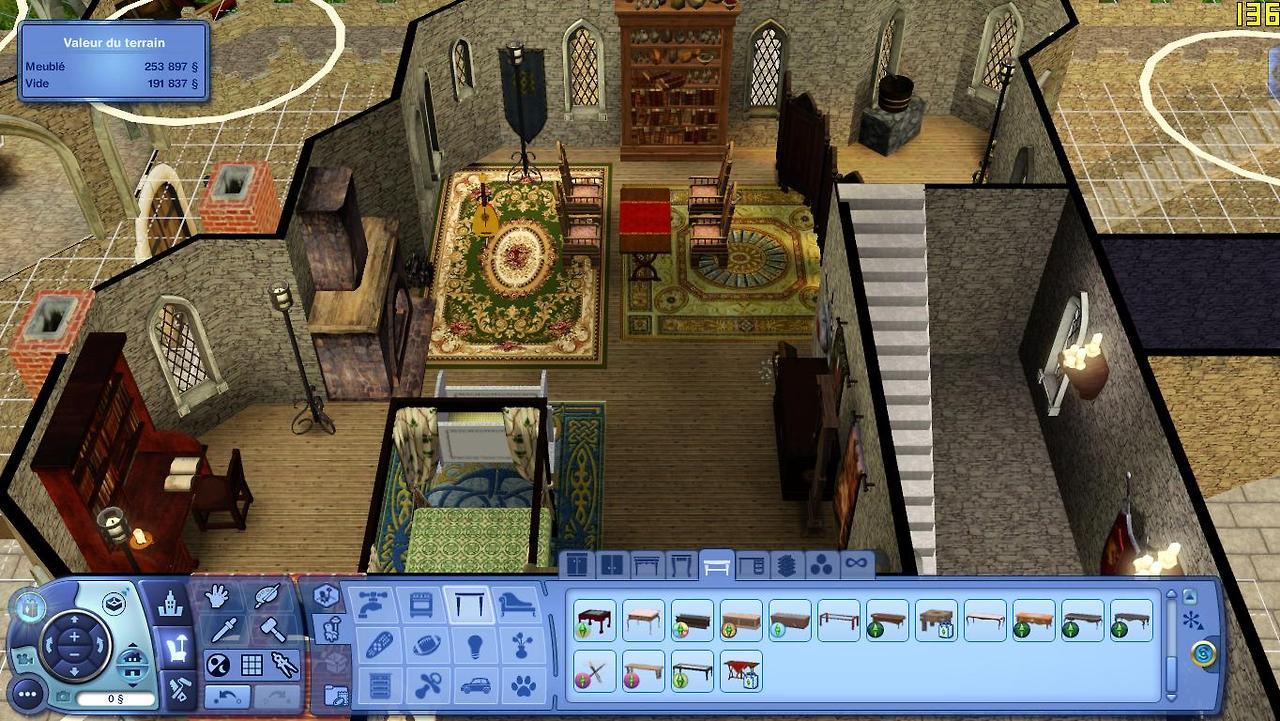Open the family inventory folder icon

(336, 694)
